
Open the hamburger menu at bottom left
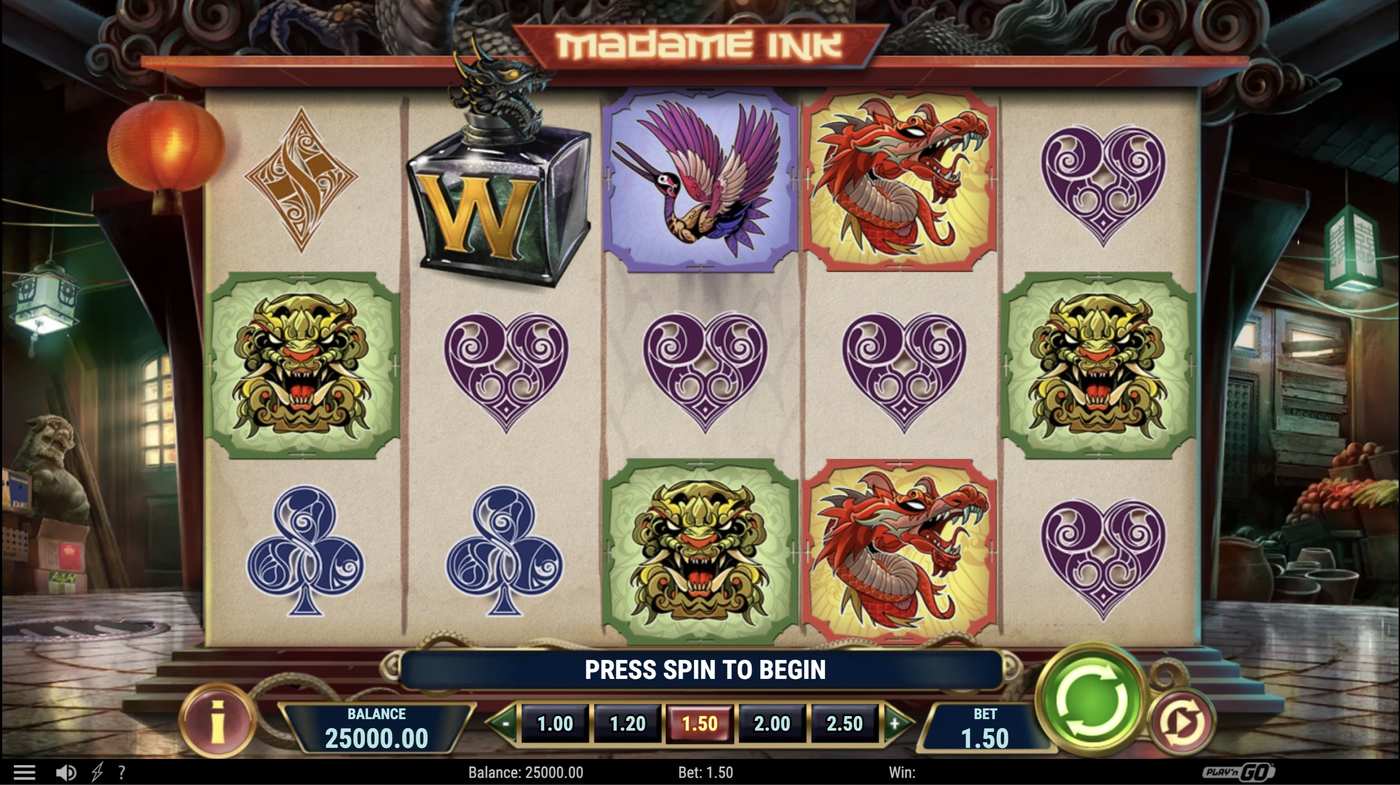pyautogui.click(x=24, y=771)
